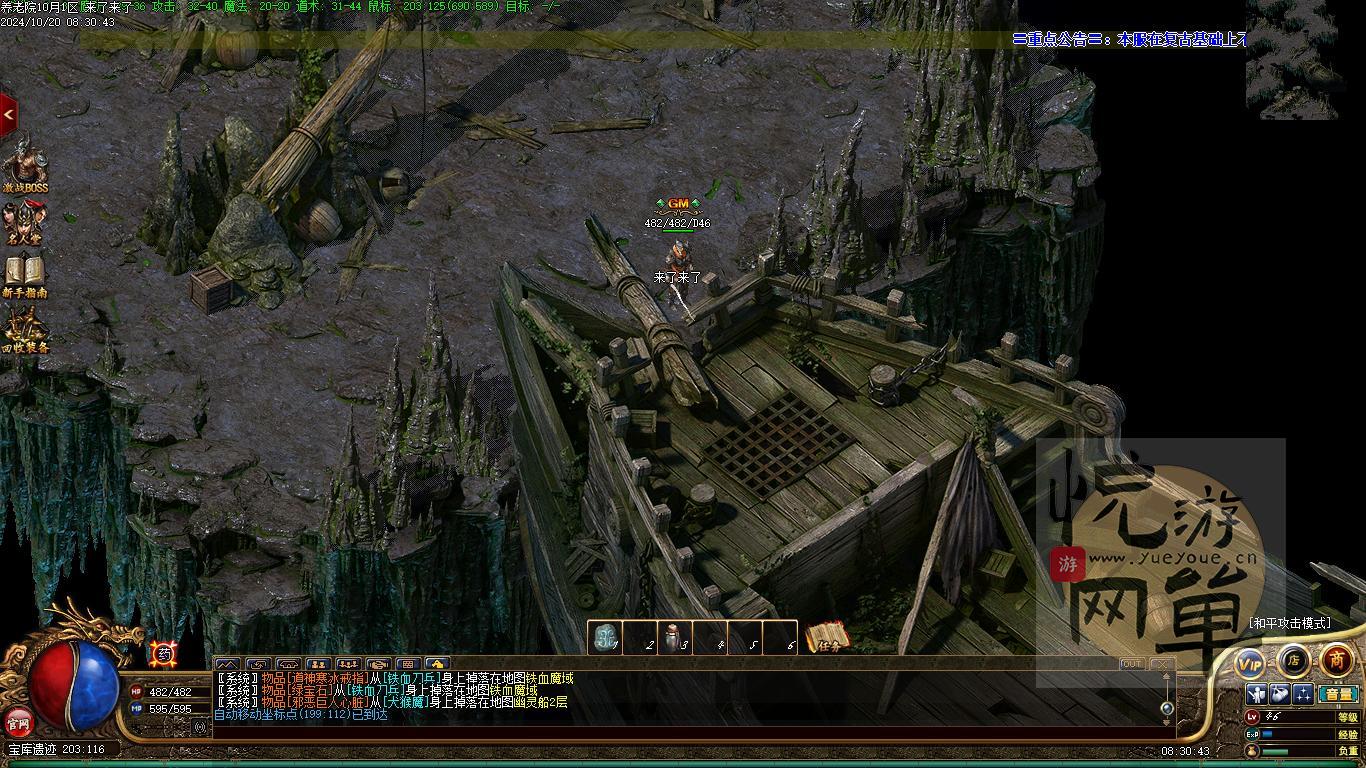Click the OUT button above the chat
Image resolution: width=1366 pixels, height=768 pixels.
[1131, 664]
